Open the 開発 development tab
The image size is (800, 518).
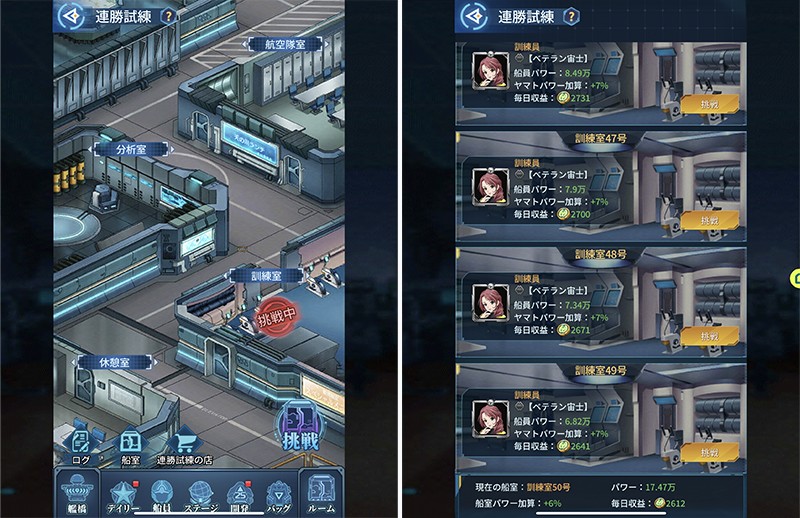coord(239,493)
